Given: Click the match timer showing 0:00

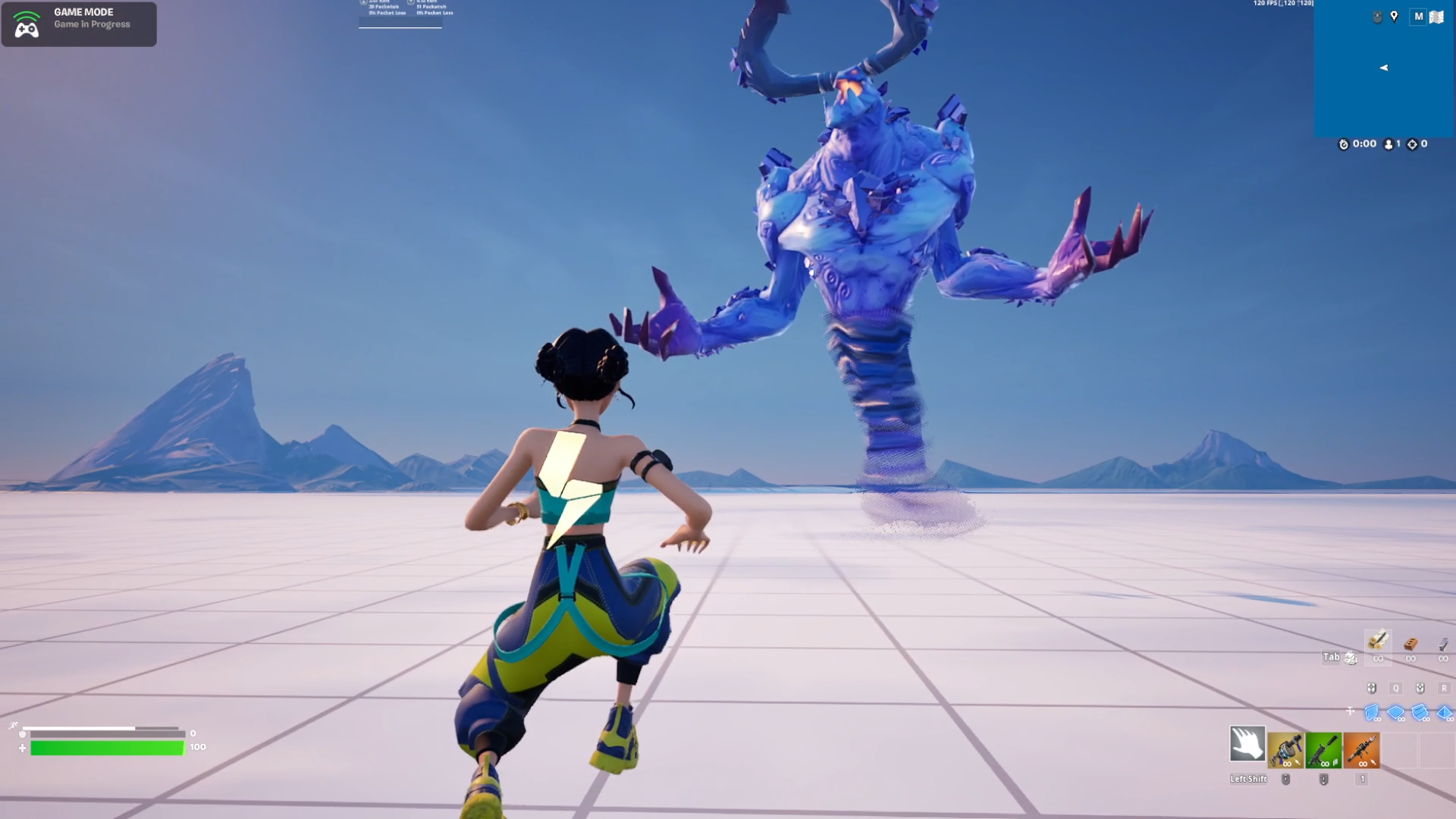Looking at the screenshot, I should coord(1363,144).
